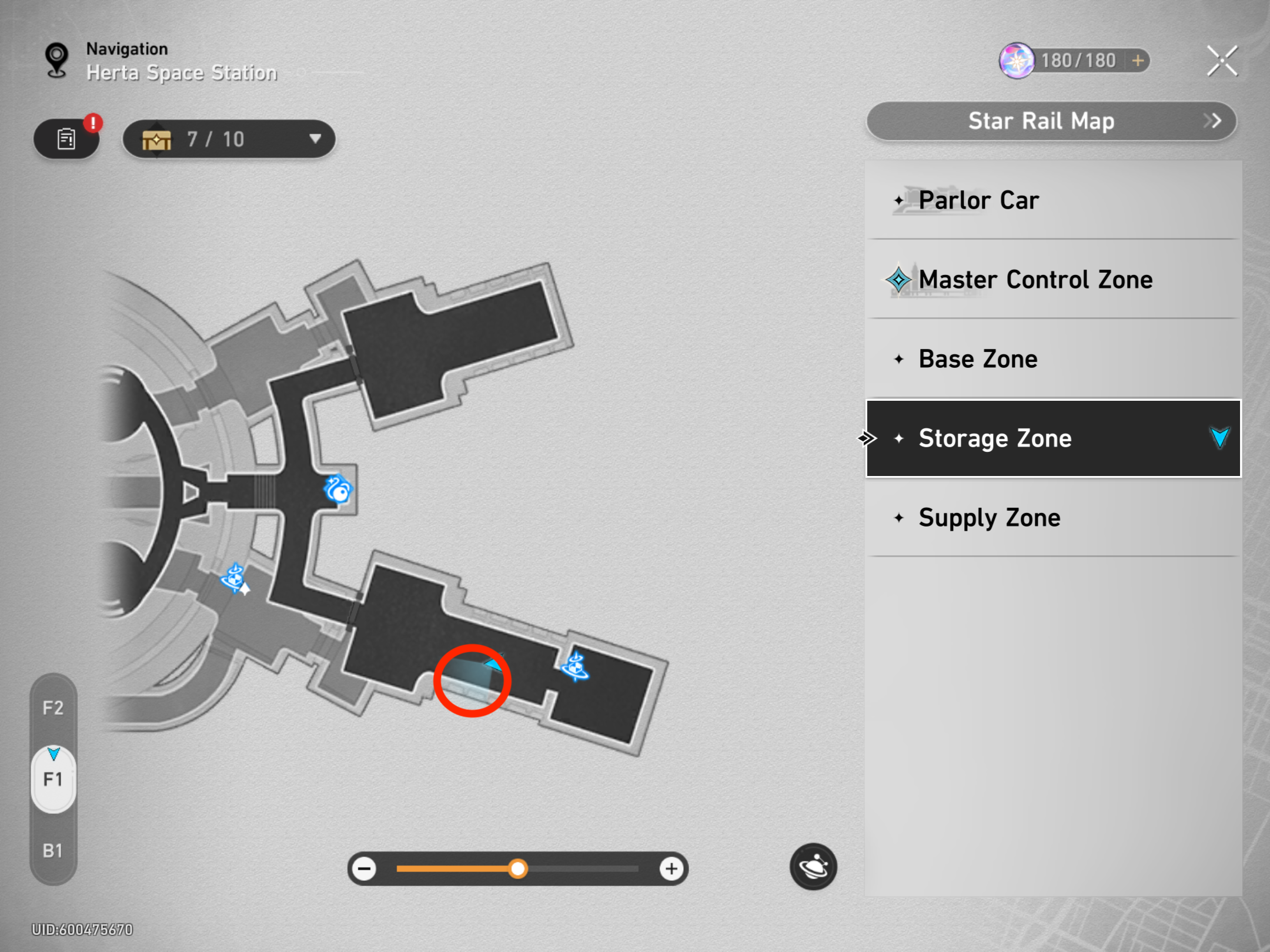Viewport: 1270px width, 952px height.
Task: Zoom out the map with the minus button
Action: click(365, 869)
